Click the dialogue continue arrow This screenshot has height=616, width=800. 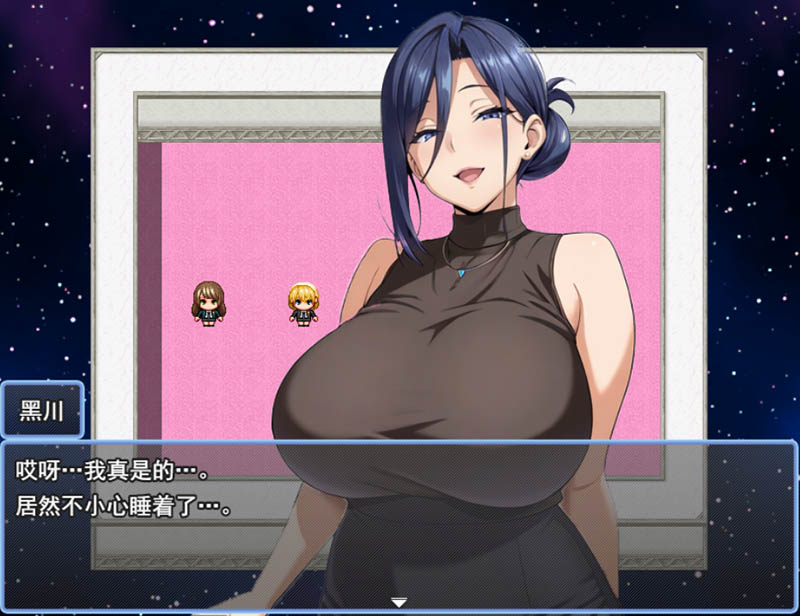[x=399, y=602]
